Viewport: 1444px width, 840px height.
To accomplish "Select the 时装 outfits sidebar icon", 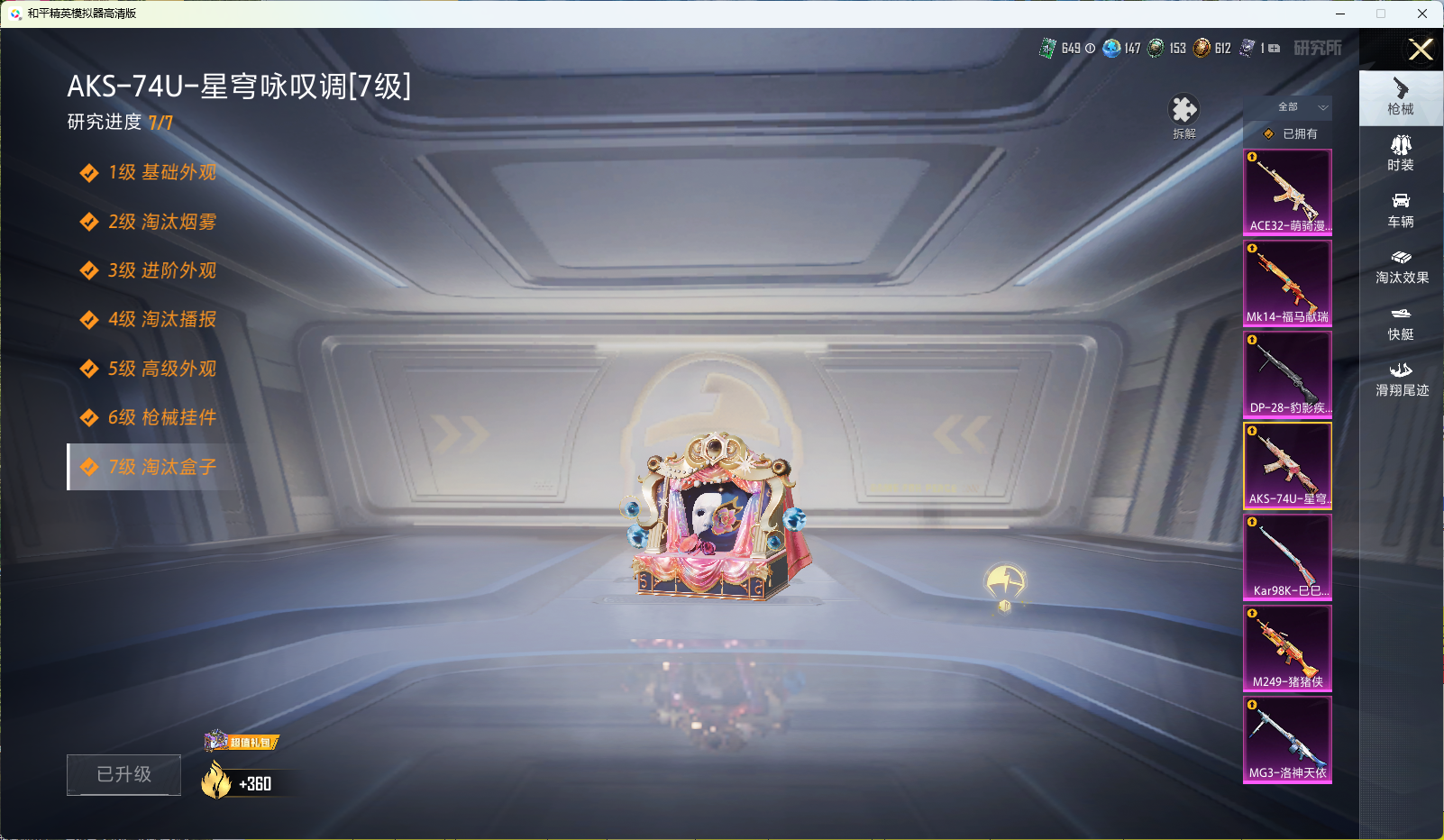I will pos(1400,153).
